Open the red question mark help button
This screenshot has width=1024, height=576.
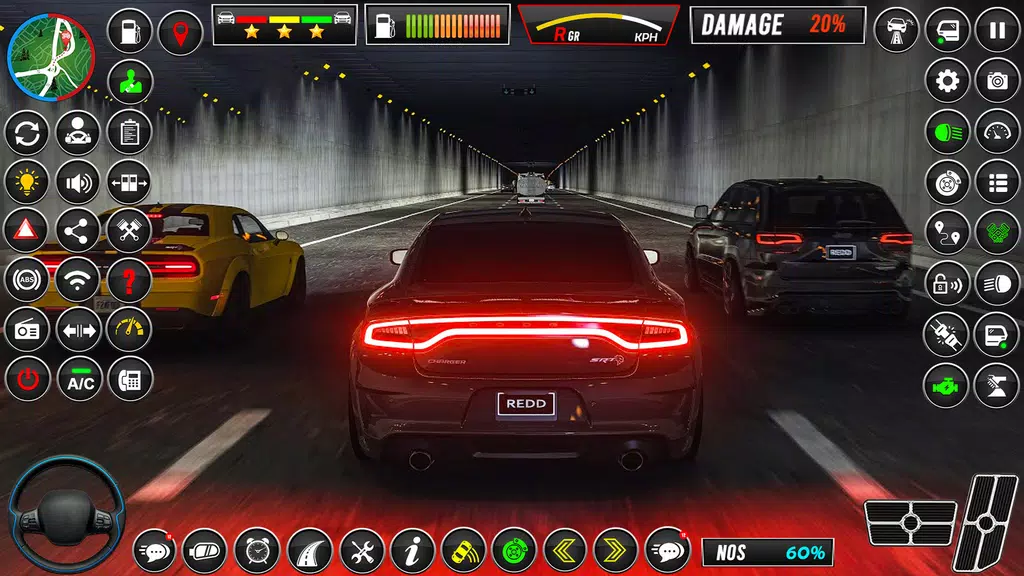[129, 280]
